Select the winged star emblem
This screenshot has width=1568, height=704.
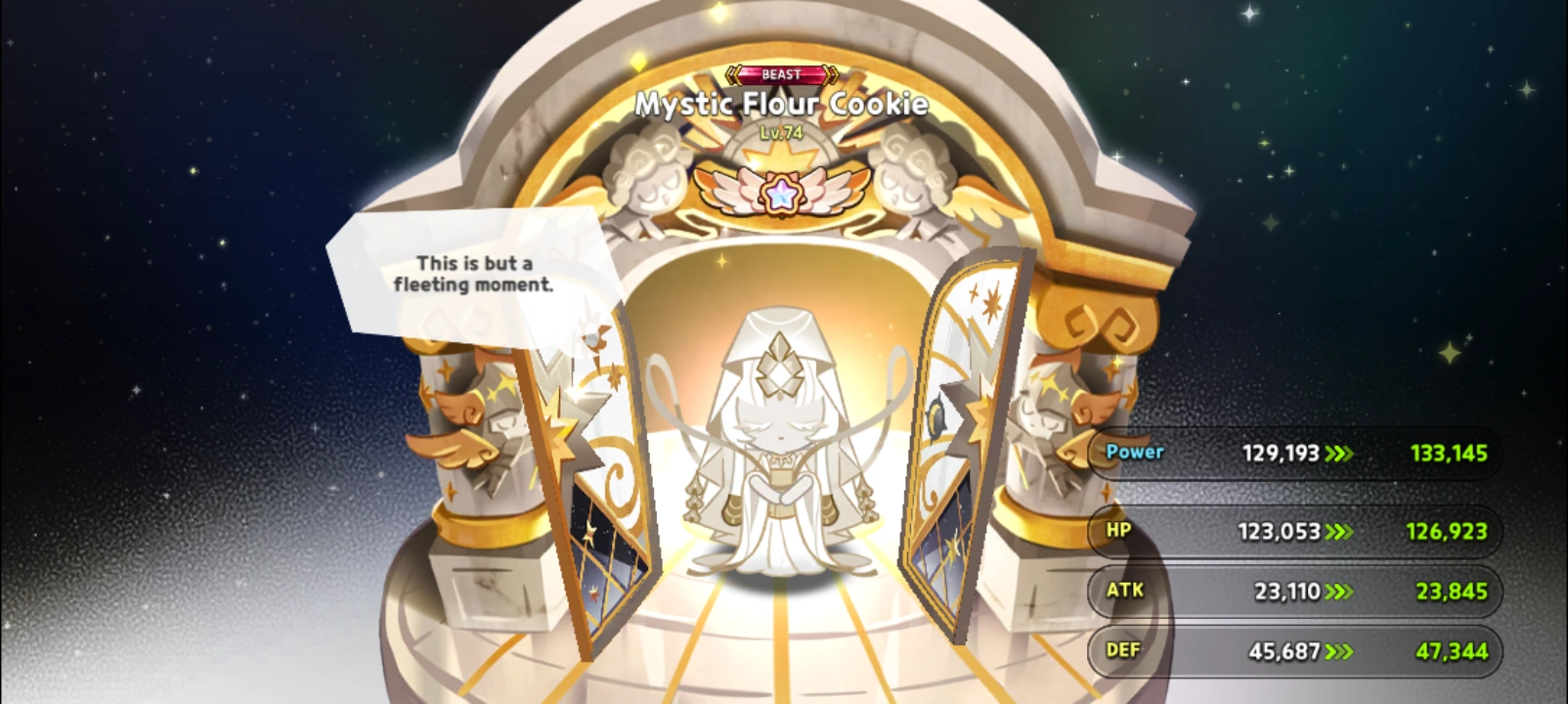[781, 191]
